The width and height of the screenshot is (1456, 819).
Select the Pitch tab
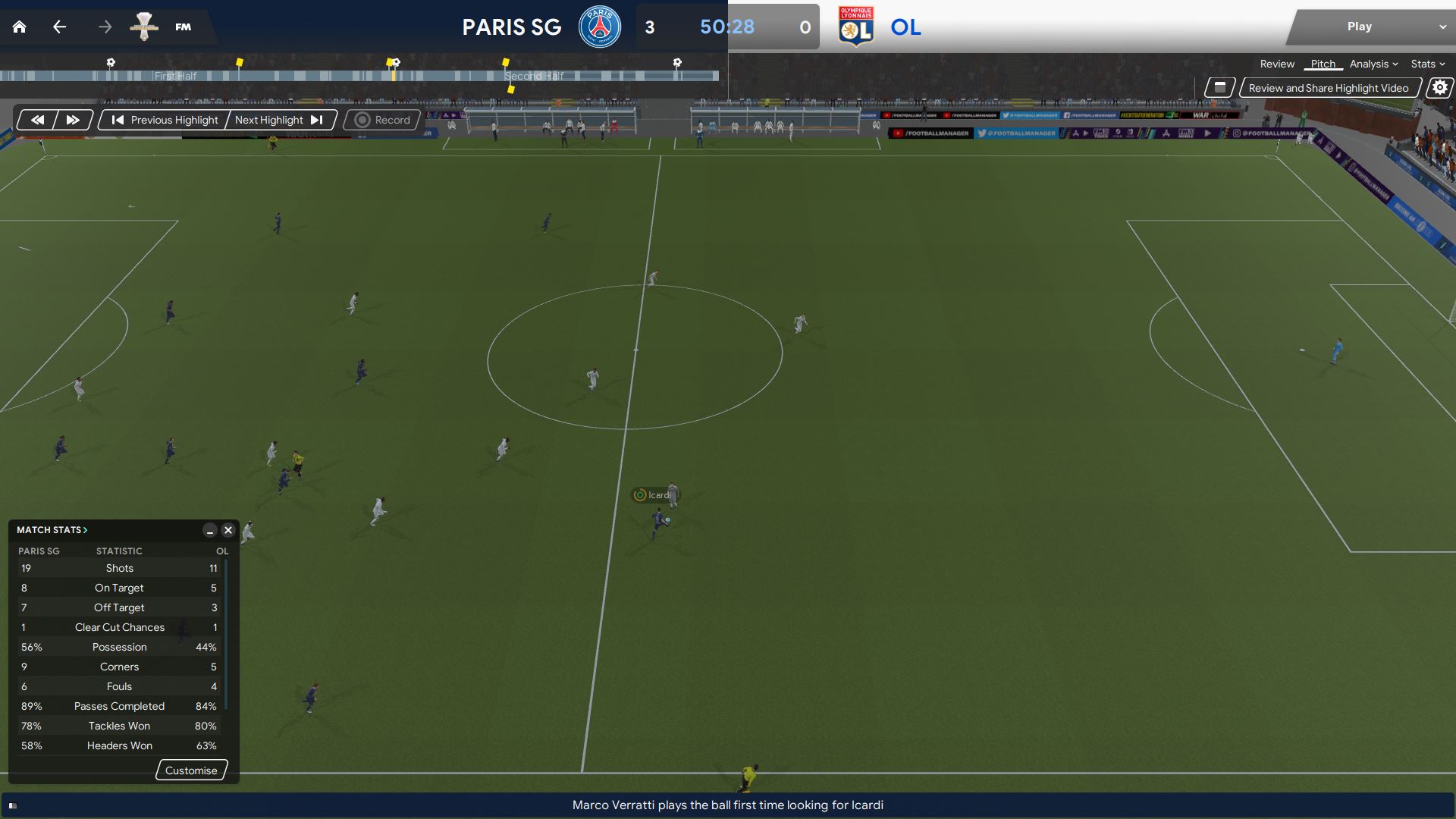(x=1323, y=64)
